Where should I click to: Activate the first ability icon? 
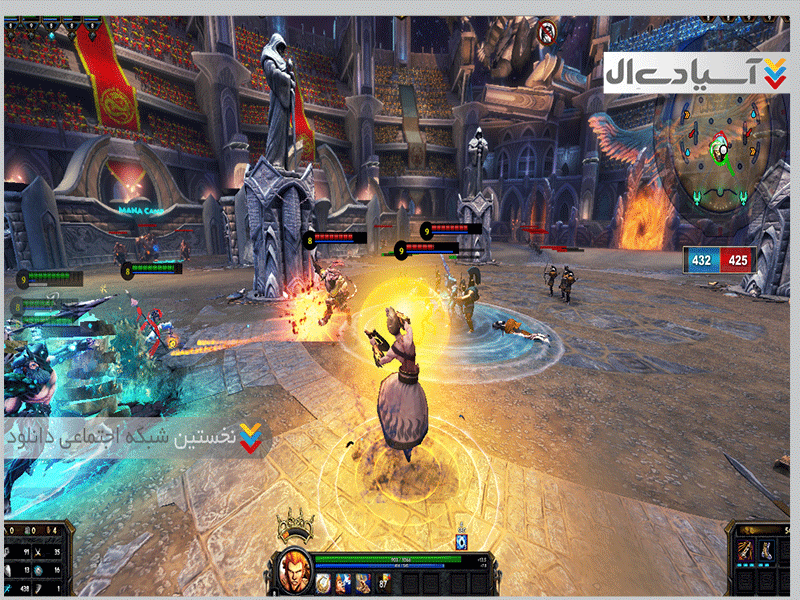(324, 581)
